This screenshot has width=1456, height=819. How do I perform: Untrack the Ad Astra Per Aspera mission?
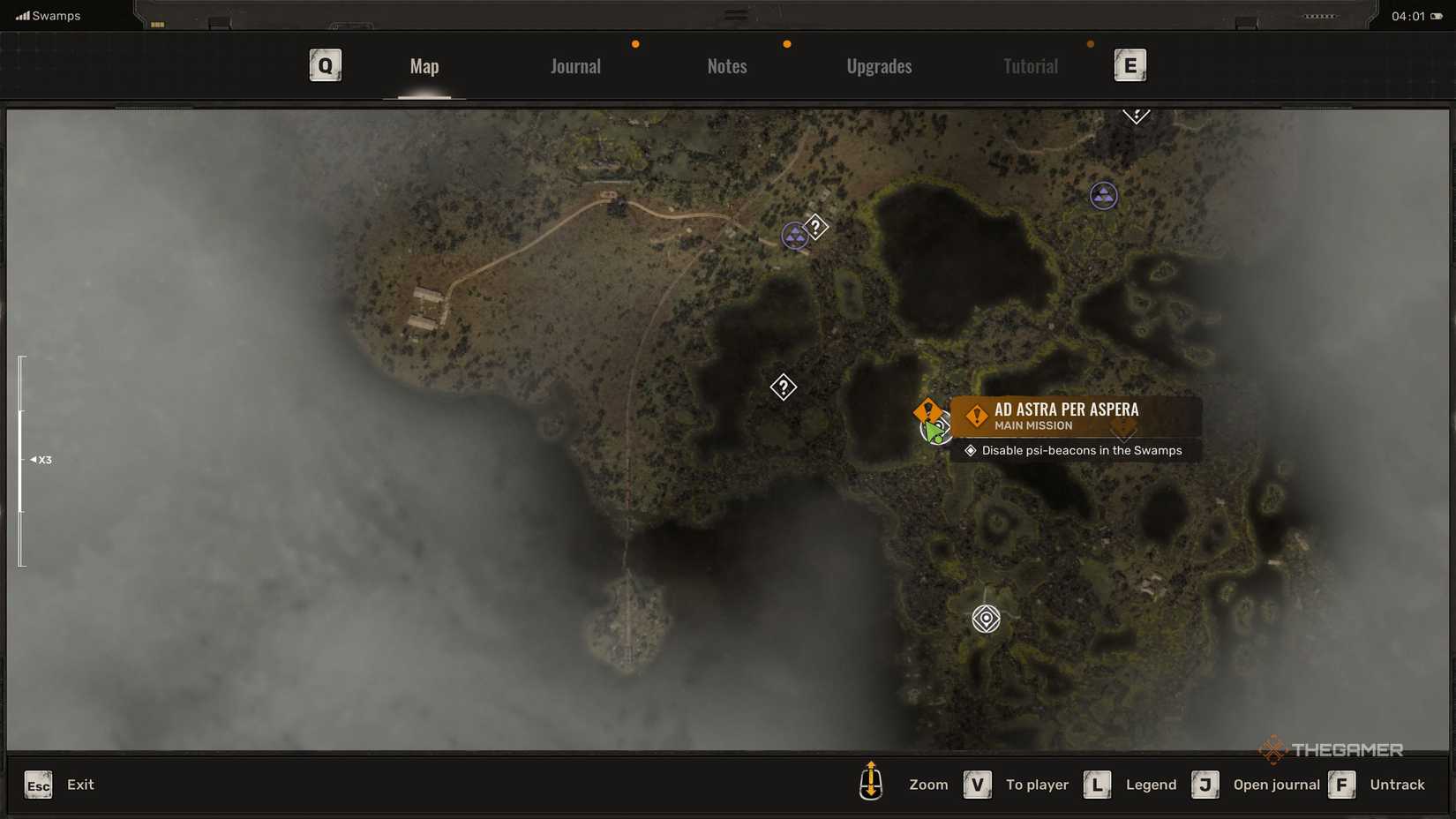tap(1342, 785)
